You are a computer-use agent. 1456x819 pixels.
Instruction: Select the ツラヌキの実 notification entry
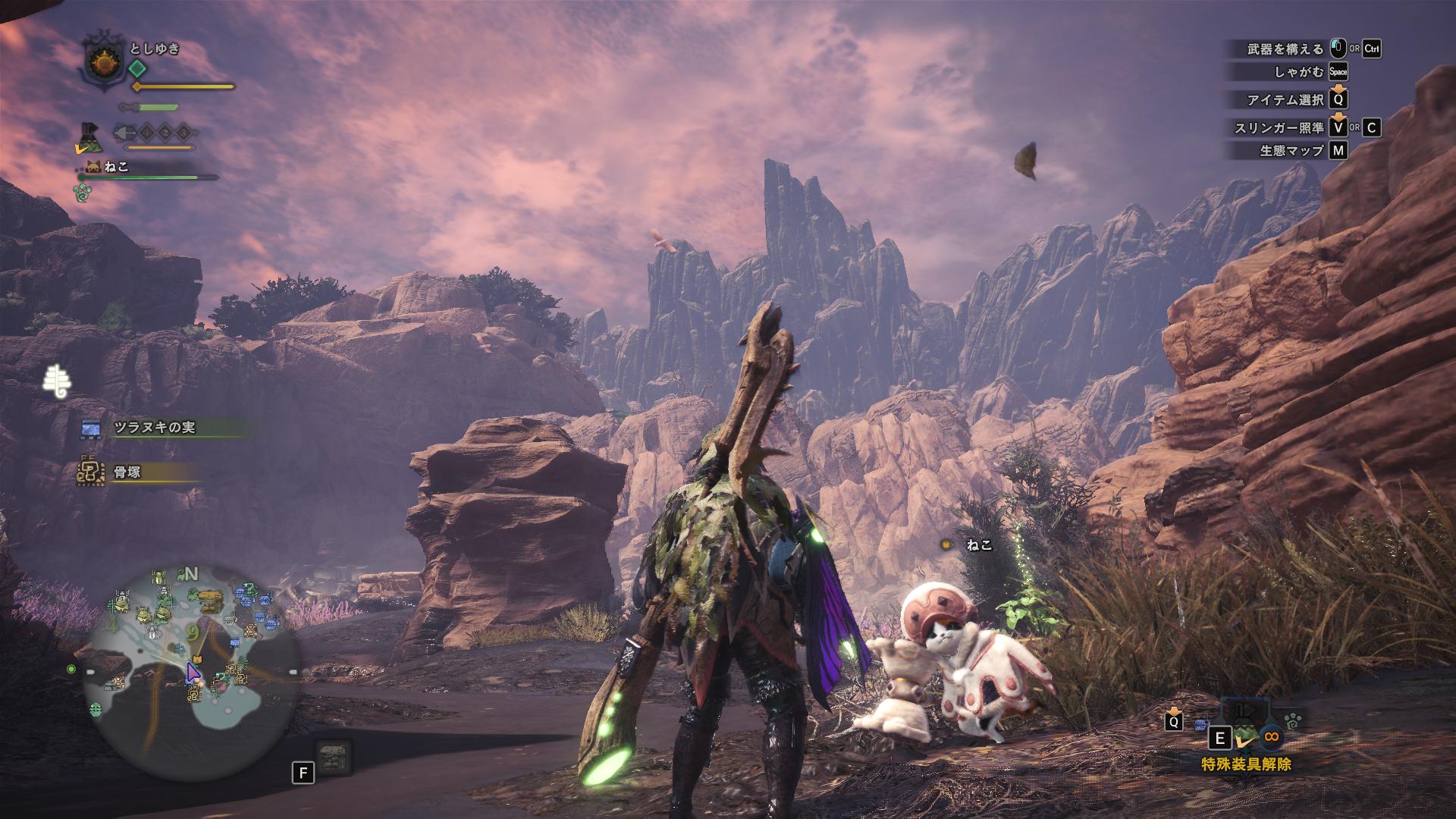[155, 428]
